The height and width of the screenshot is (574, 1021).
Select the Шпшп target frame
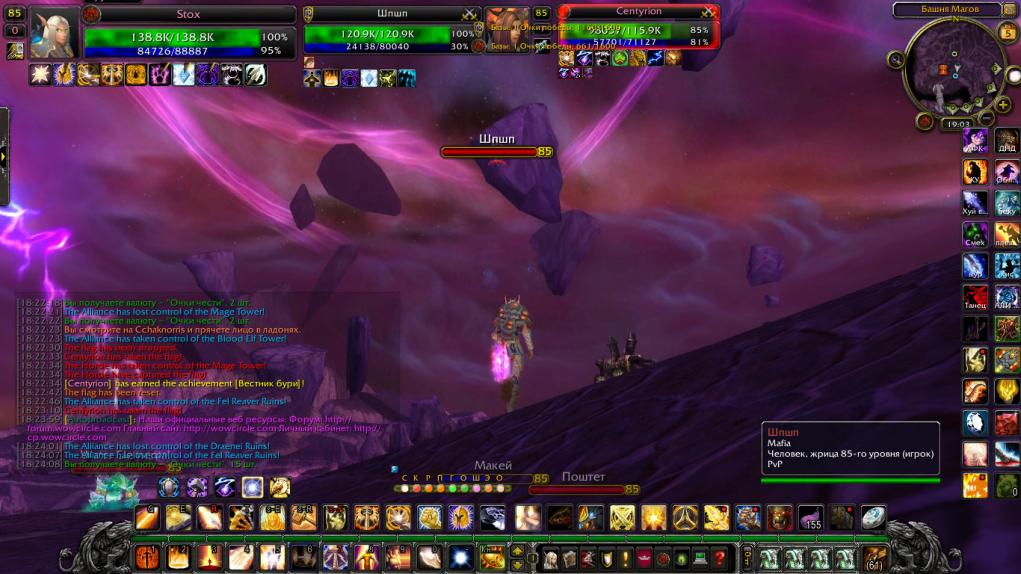click(390, 30)
